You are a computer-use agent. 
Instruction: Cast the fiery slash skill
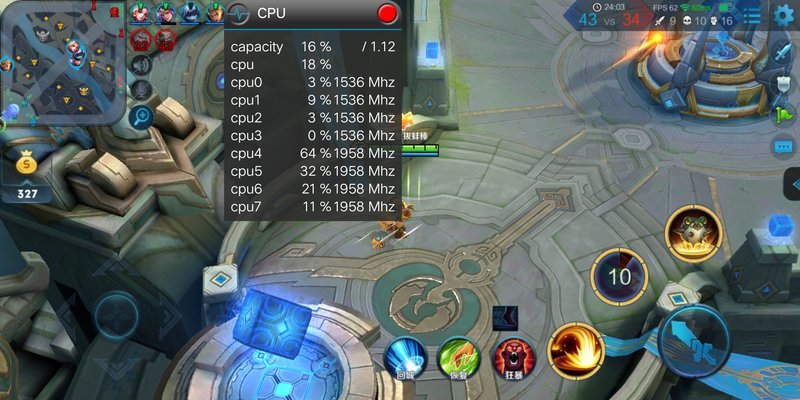[x=575, y=351]
